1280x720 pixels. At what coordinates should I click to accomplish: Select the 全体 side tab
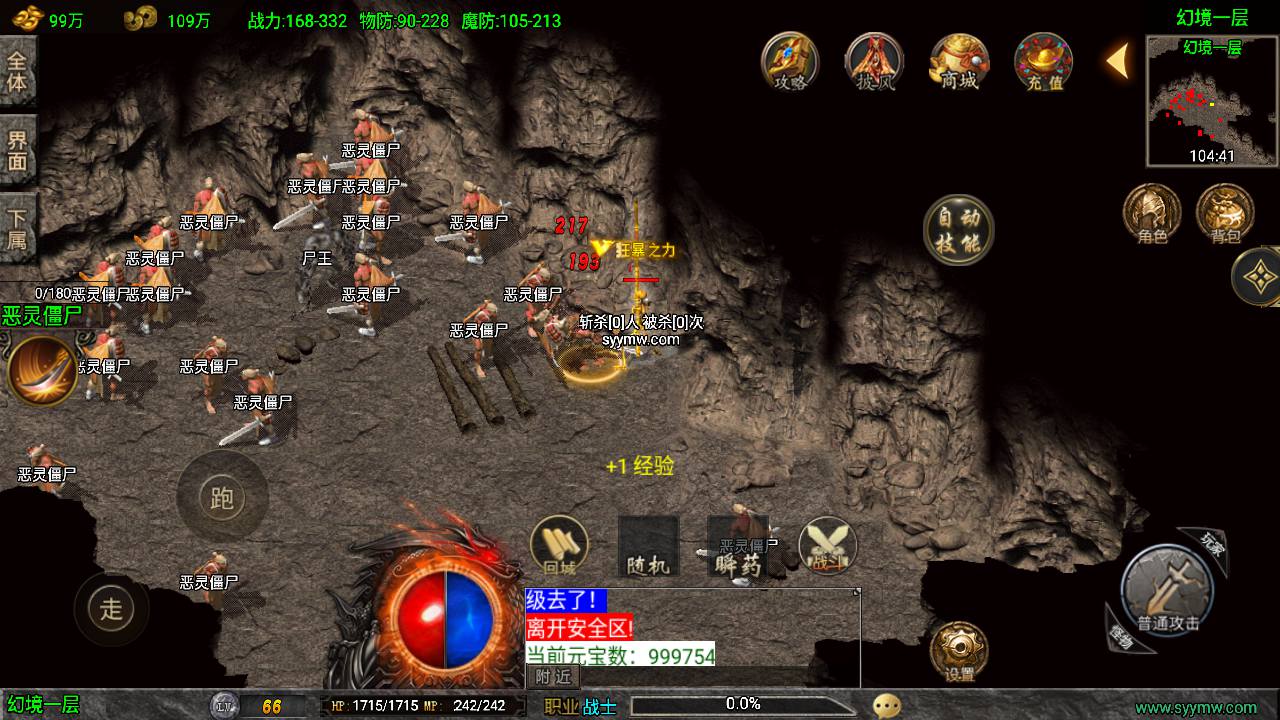tap(18, 70)
